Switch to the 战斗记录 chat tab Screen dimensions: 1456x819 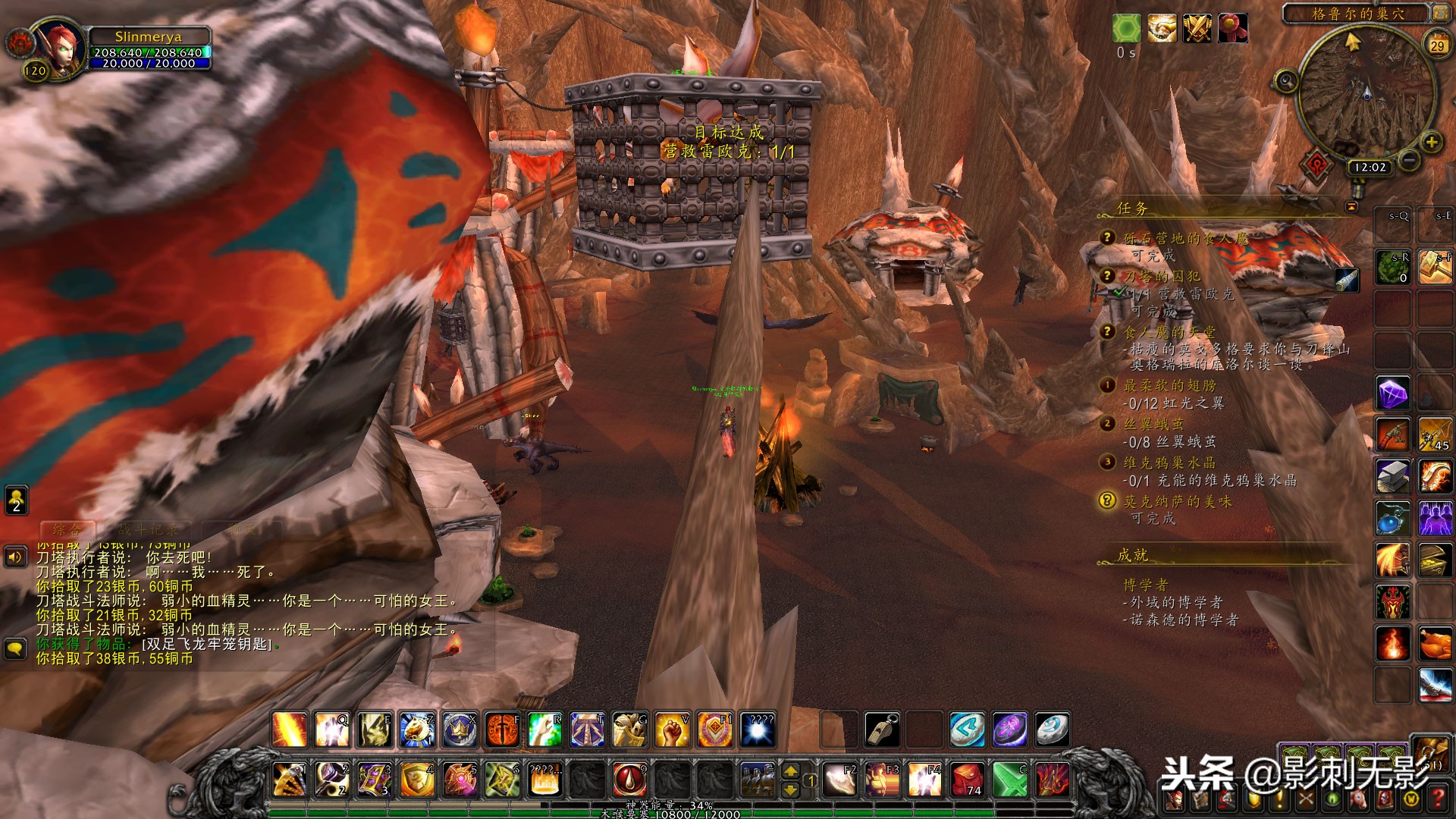pyautogui.click(x=149, y=529)
